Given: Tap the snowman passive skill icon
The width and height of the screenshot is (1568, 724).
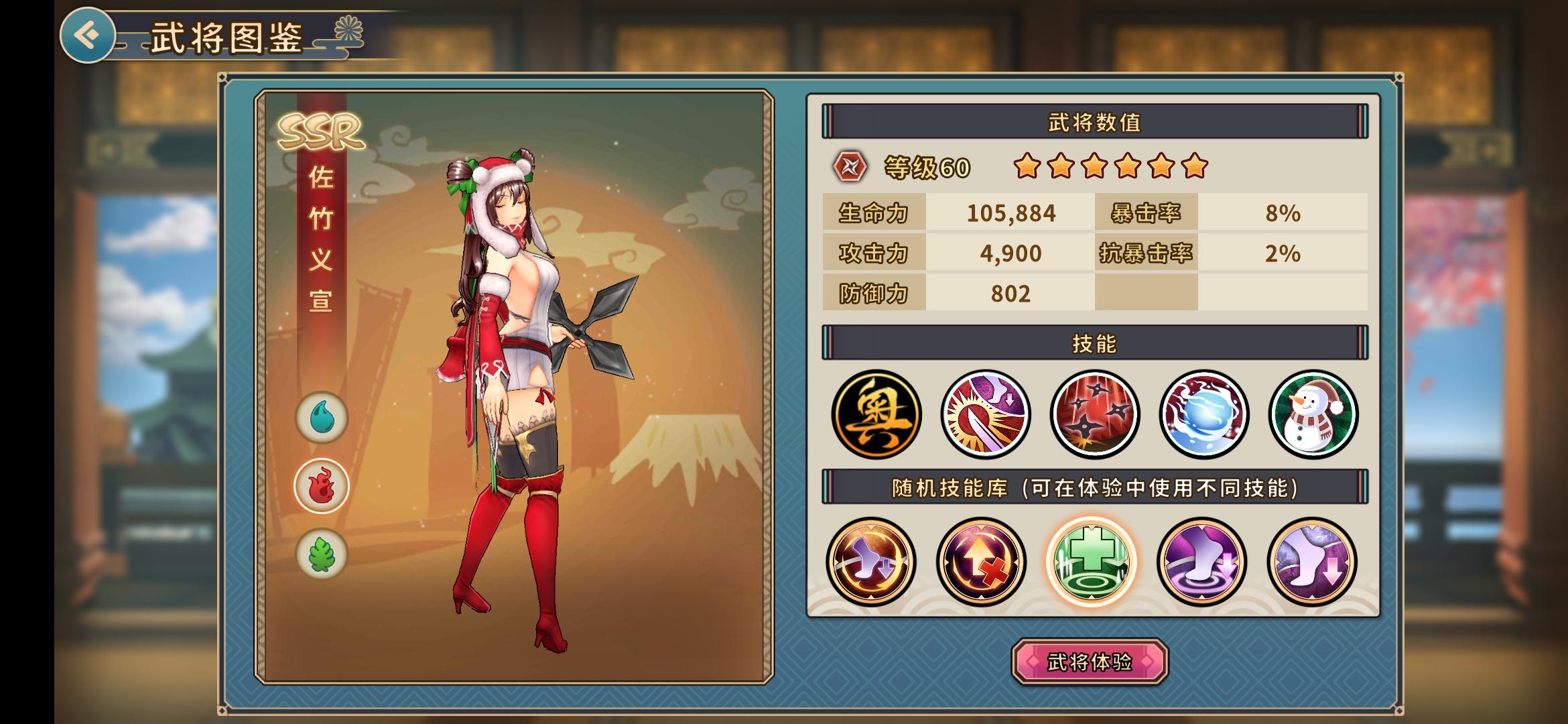Looking at the screenshot, I should pos(1313,414).
